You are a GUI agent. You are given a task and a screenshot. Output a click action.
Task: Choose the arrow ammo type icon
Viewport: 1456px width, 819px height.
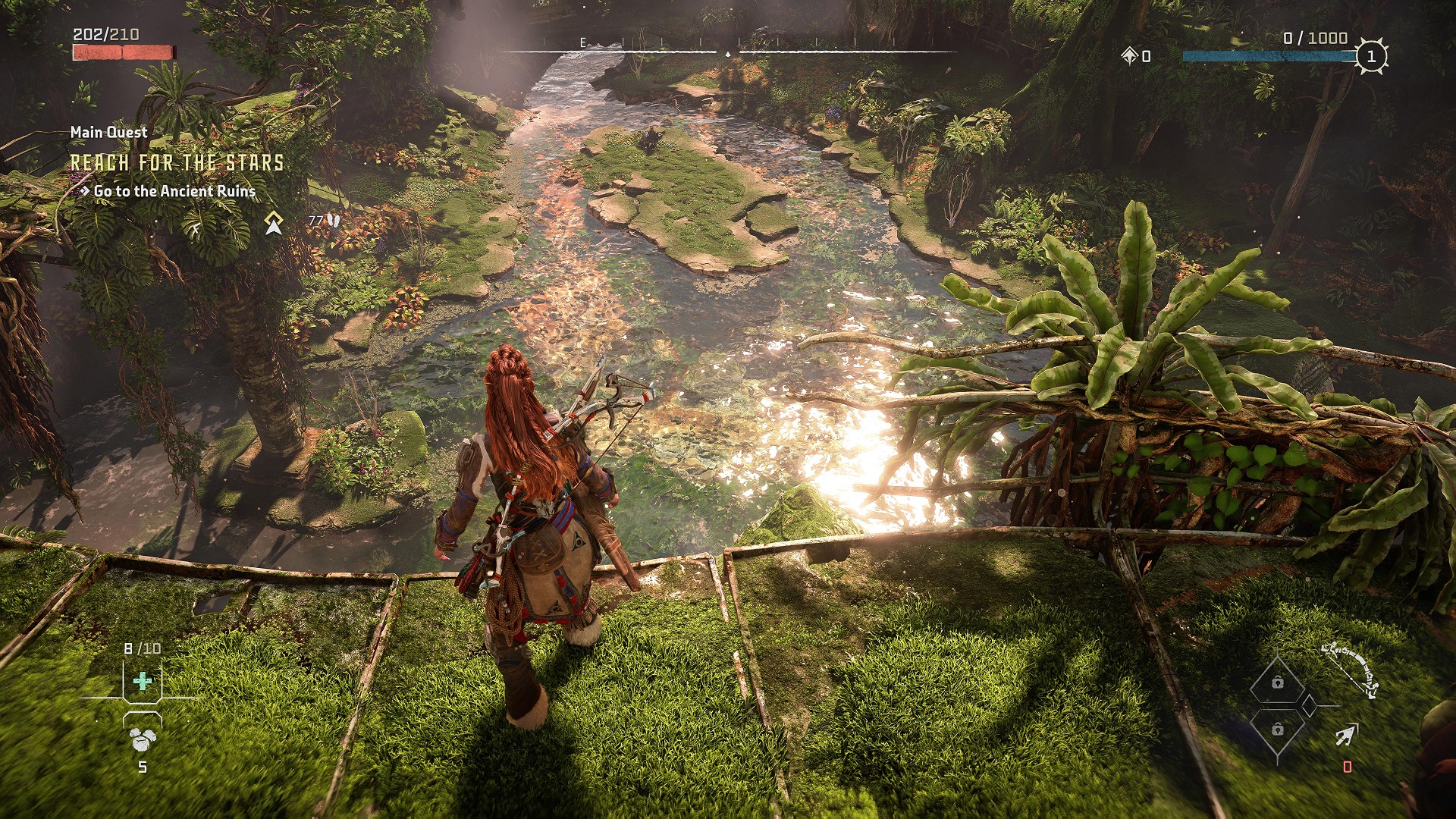[1346, 735]
